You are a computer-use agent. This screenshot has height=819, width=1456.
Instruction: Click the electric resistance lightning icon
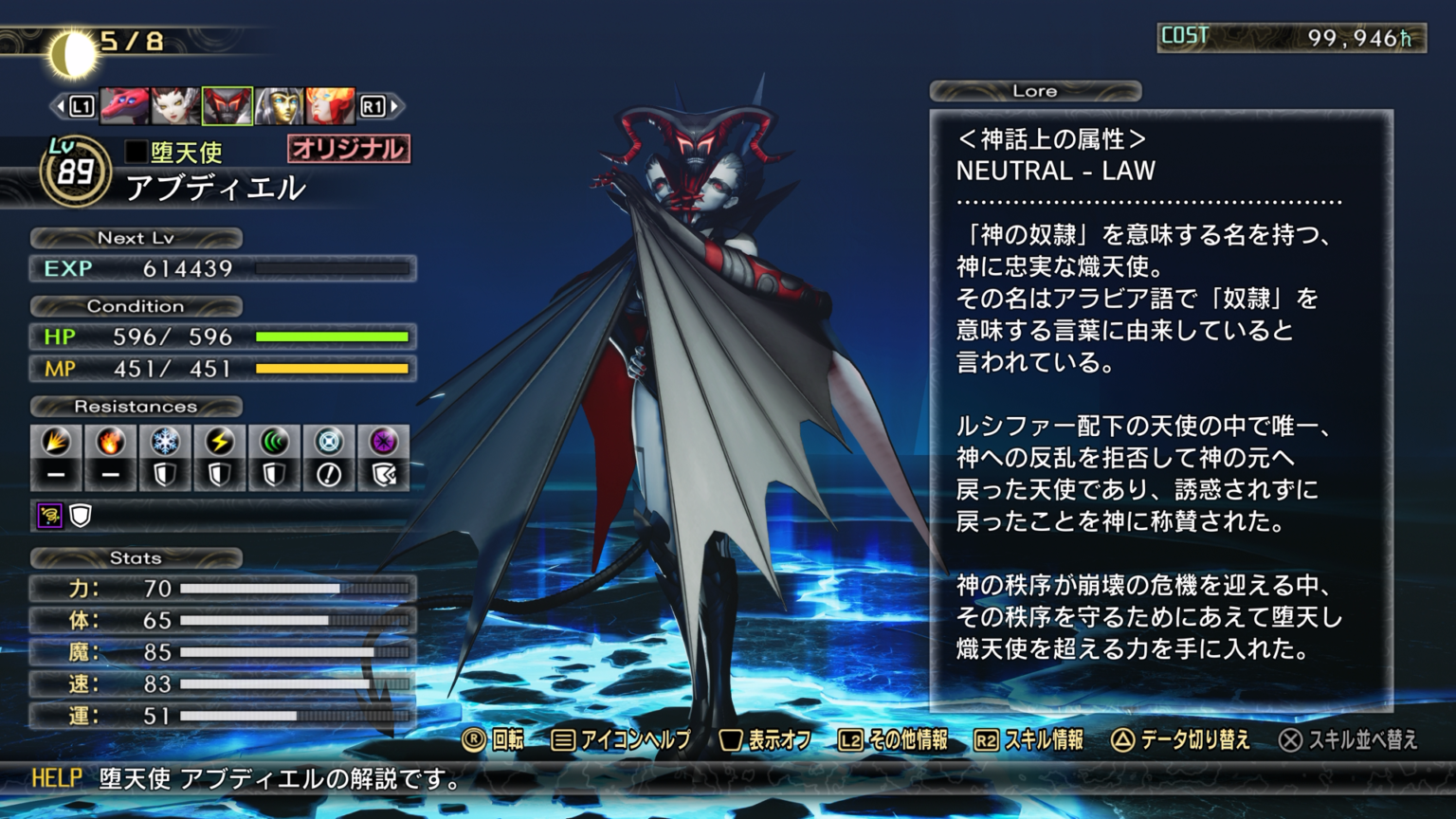[219, 442]
